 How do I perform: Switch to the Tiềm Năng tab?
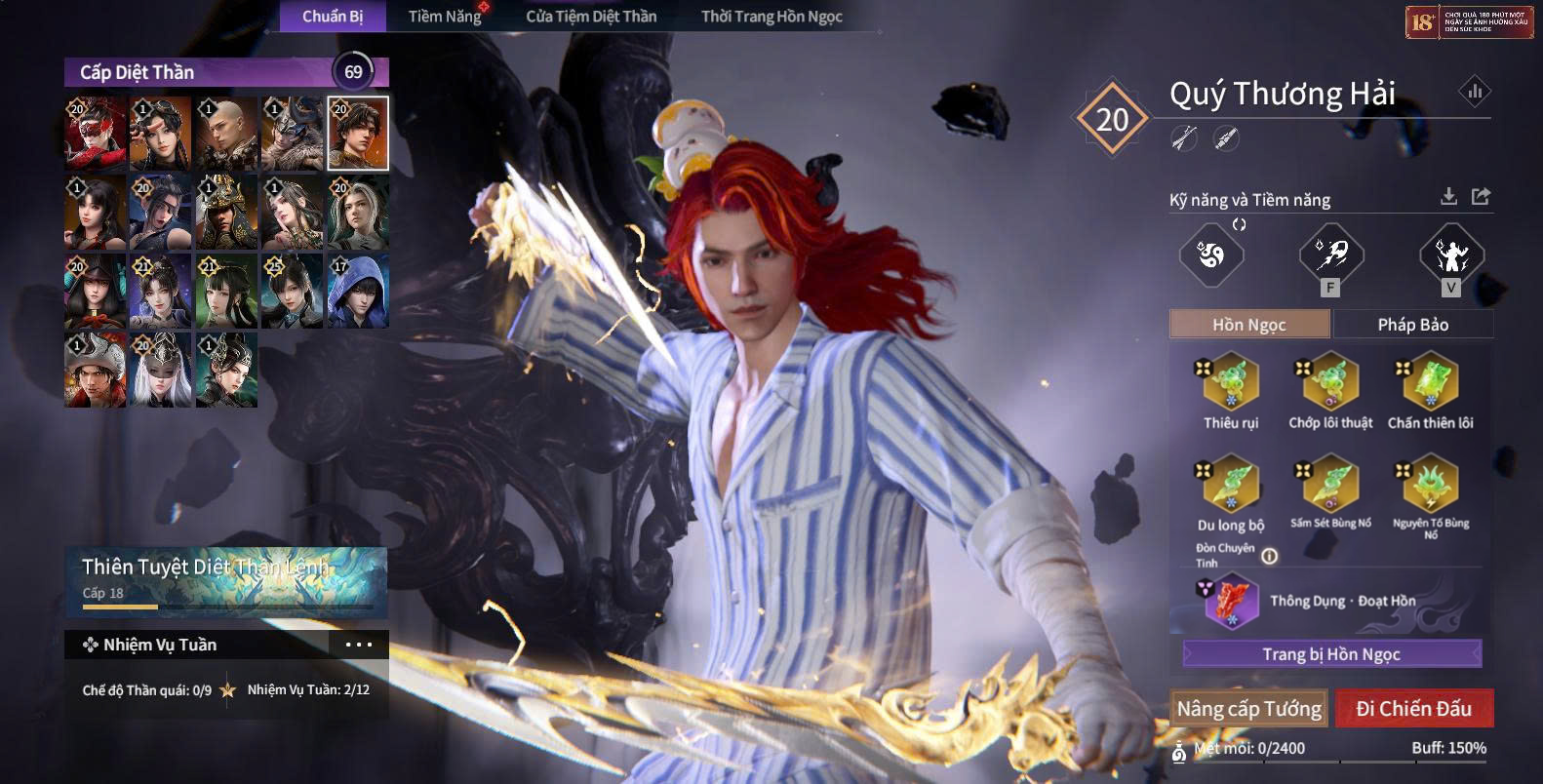(x=444, y=17)
